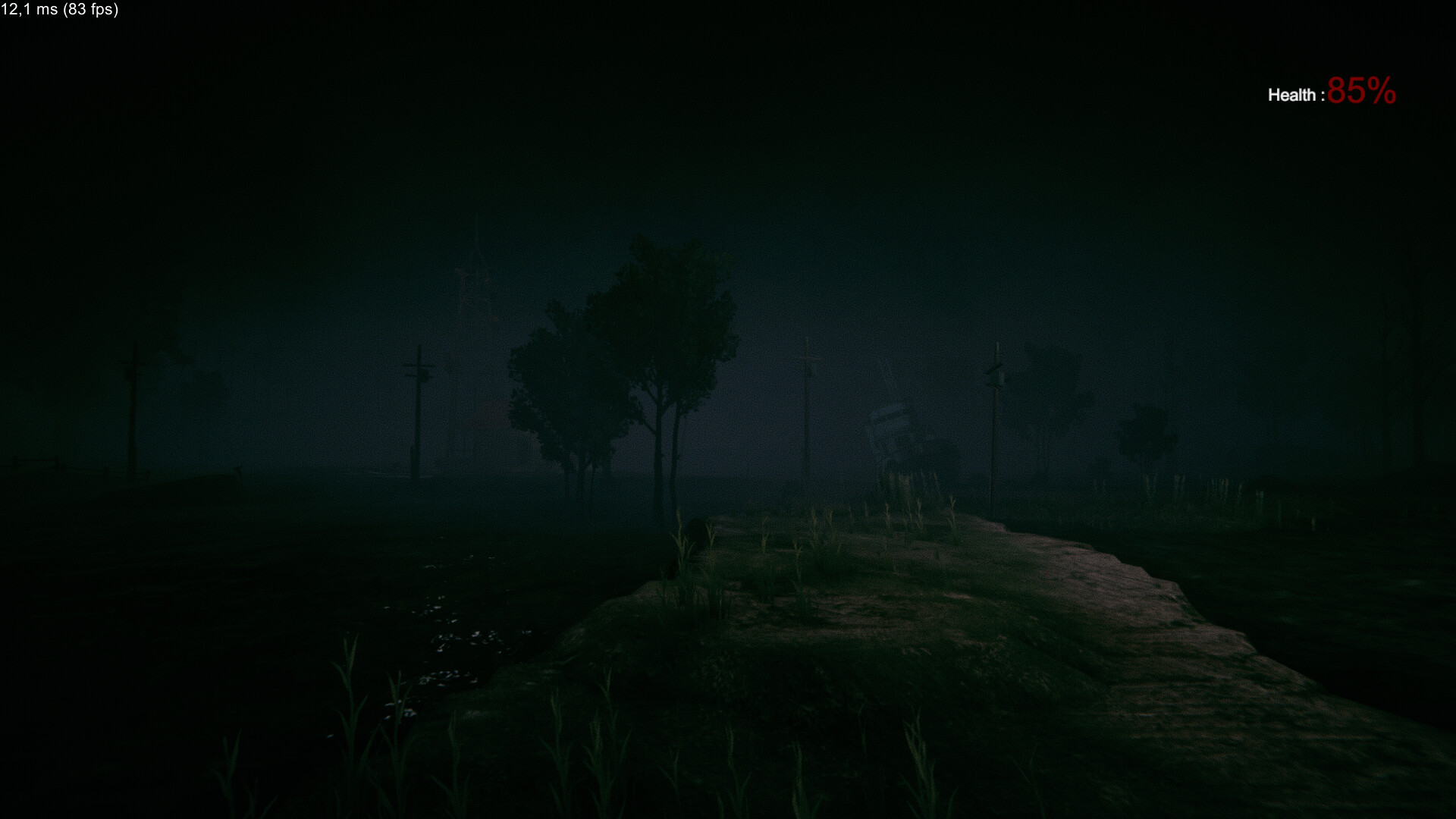Click the frame time readout showing 12,1 ms
The image size is (1456, 819).
(x=30, y=11)
